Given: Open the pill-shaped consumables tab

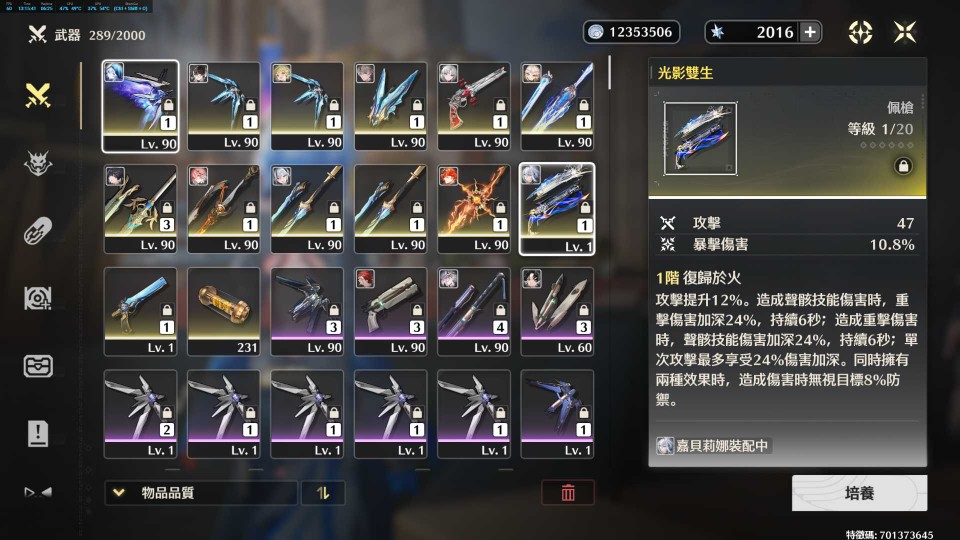Looking at the screenshot, I should point(38,230).
